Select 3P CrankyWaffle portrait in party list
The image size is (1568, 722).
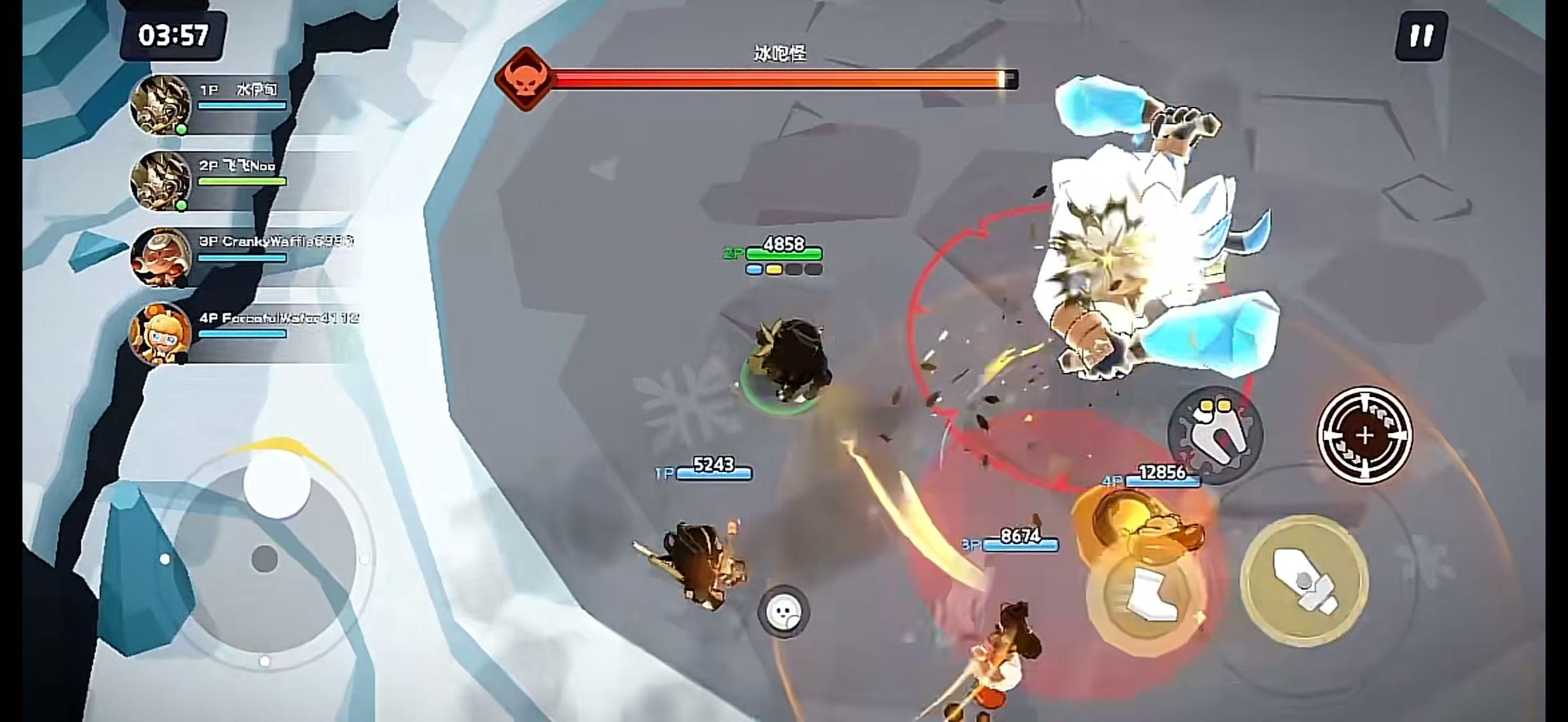[x=161, y=257]
